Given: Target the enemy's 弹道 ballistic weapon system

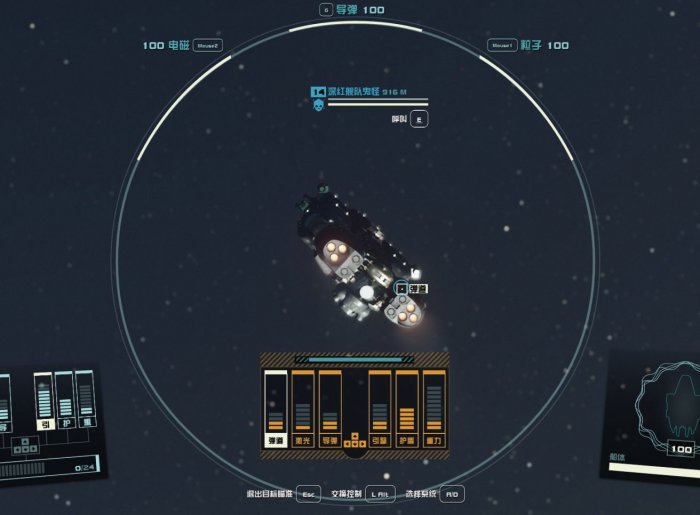Looking at the screenshot, I should pyautogui.click(x=275, y=409).
